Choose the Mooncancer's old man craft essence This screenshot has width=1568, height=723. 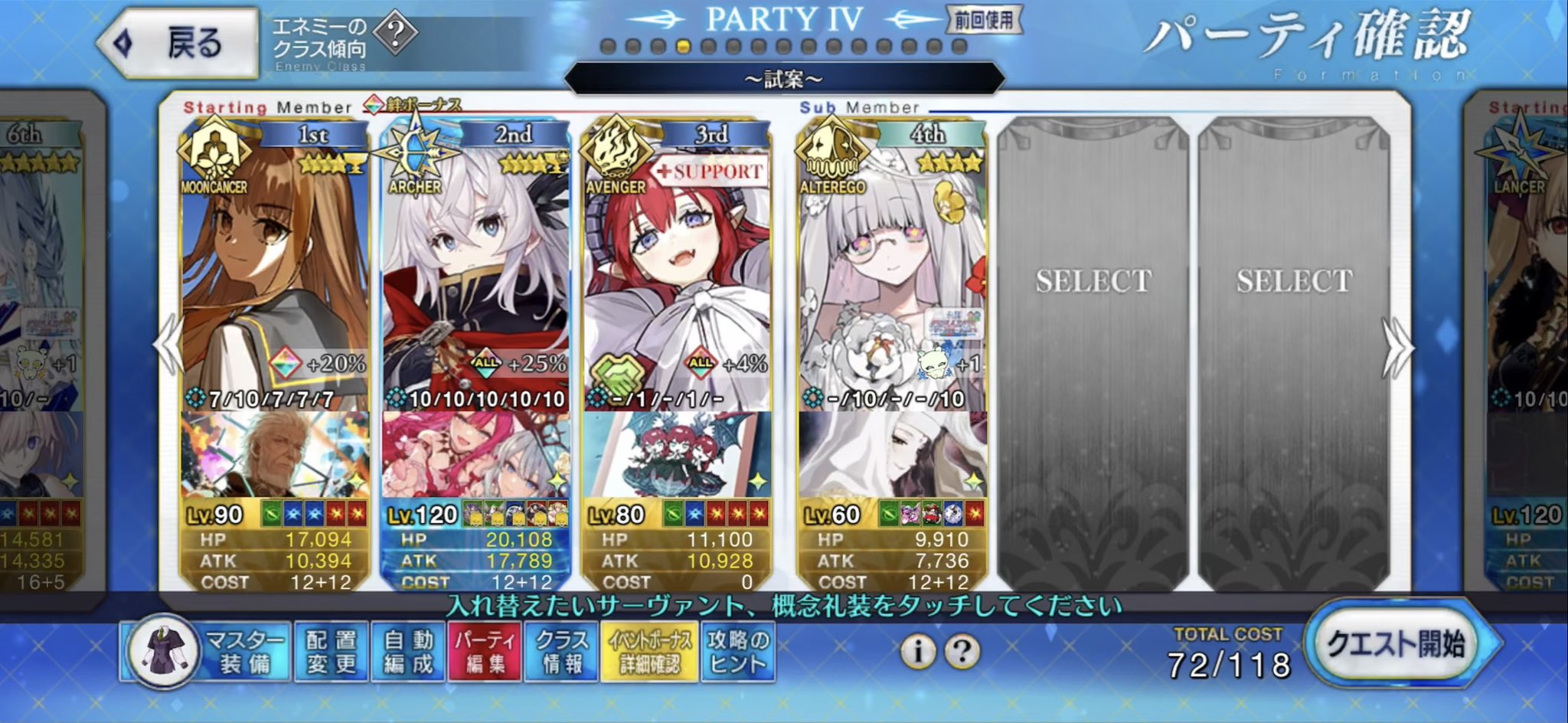pyautogui.click(x=274, y=454)
